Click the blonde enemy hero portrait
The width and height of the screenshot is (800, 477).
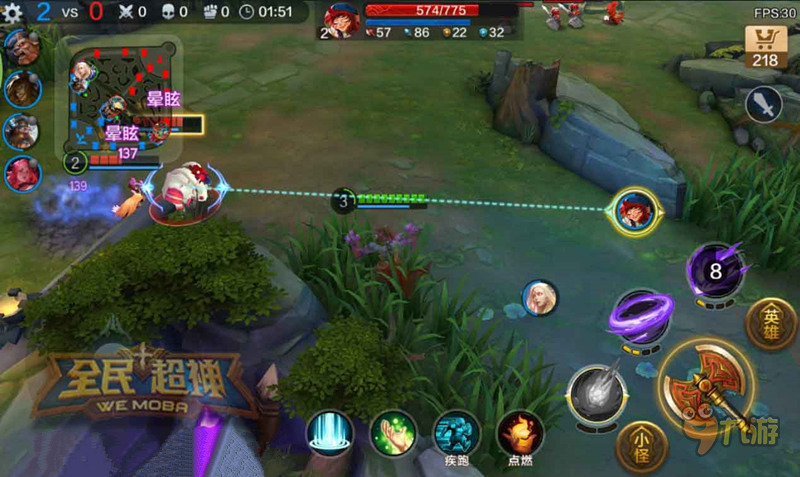tap(539, 297)
